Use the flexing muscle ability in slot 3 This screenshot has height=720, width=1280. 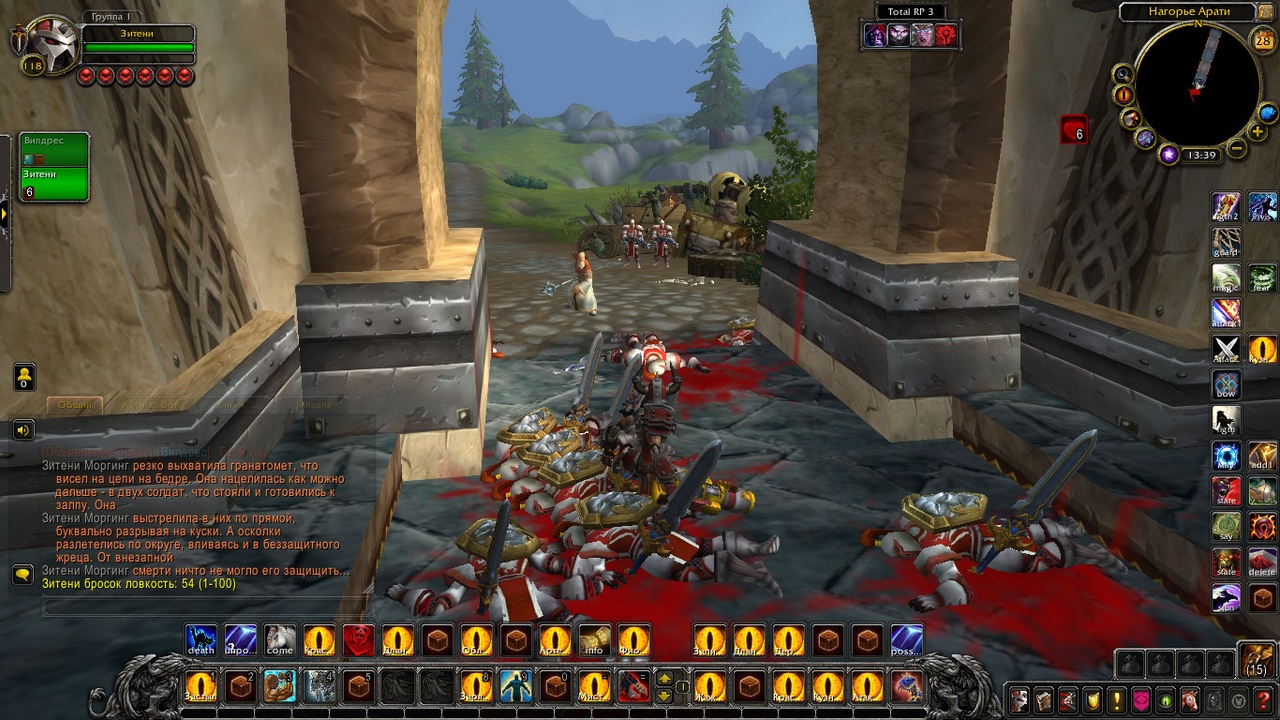coord(280,686)
